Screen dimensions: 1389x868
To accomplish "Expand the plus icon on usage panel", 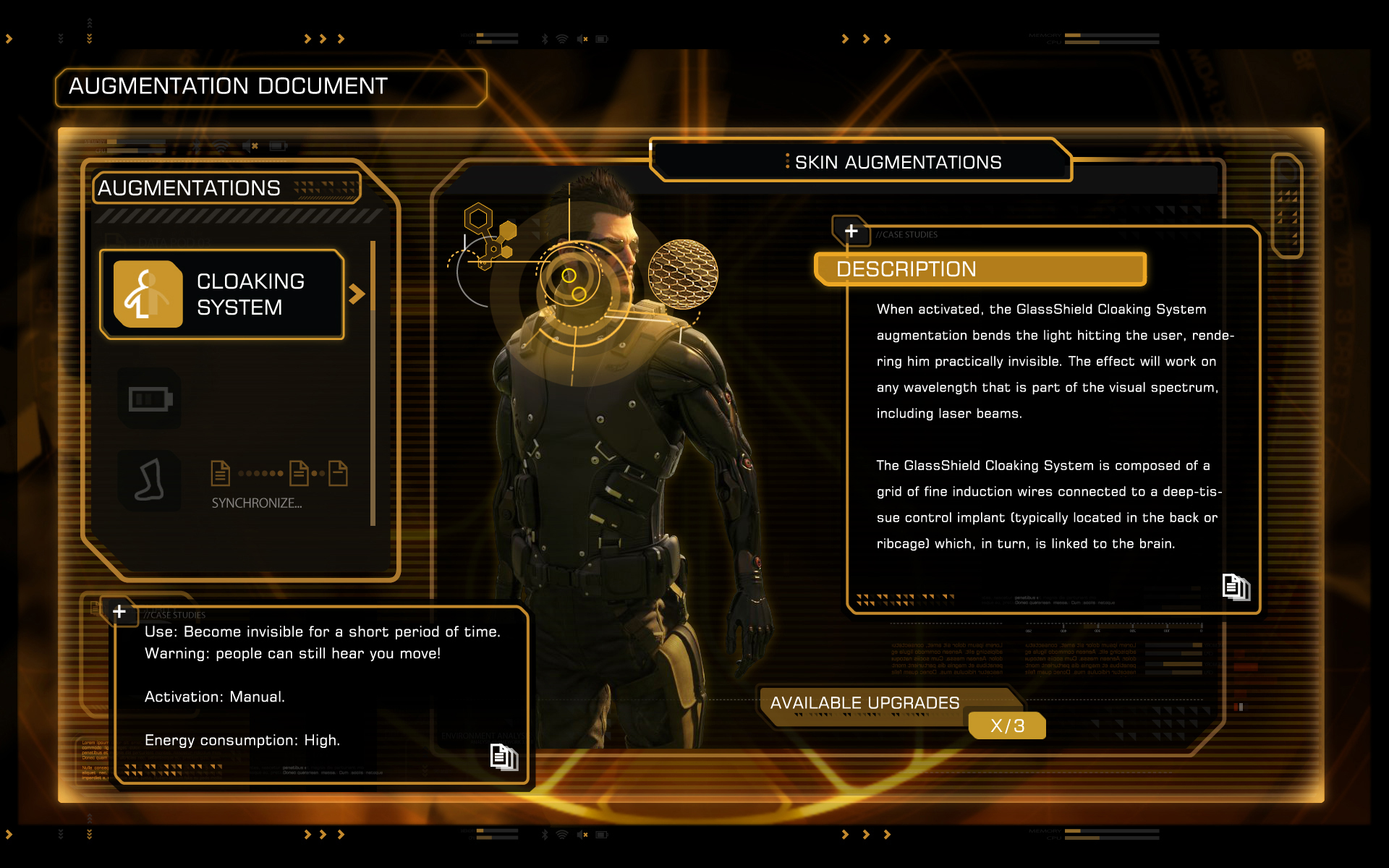I will point(119,612).
